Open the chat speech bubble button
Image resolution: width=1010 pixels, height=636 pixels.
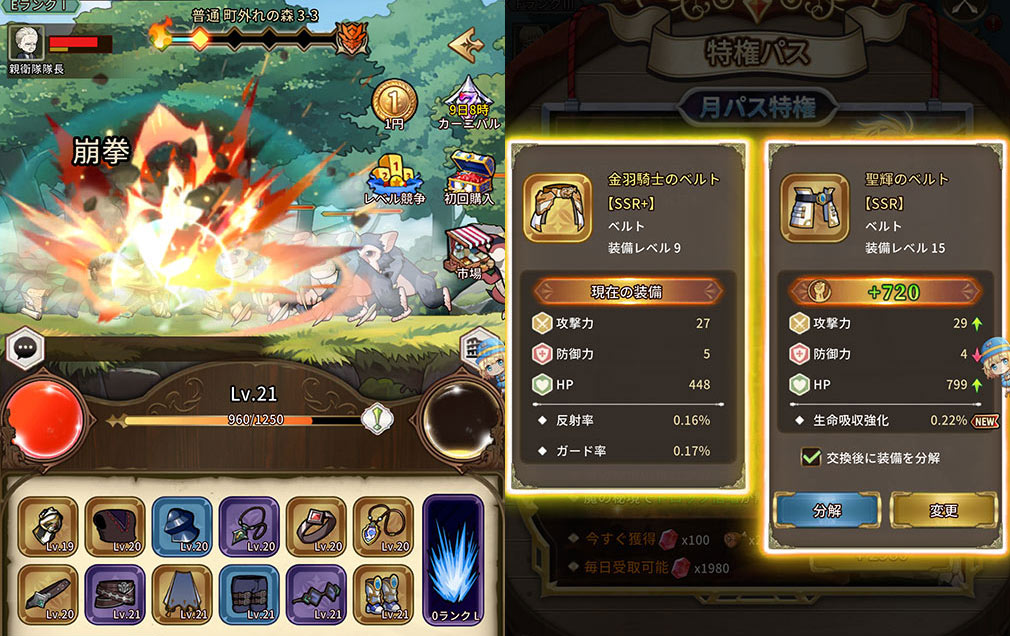pyautogui.click(x=23, y=348)
